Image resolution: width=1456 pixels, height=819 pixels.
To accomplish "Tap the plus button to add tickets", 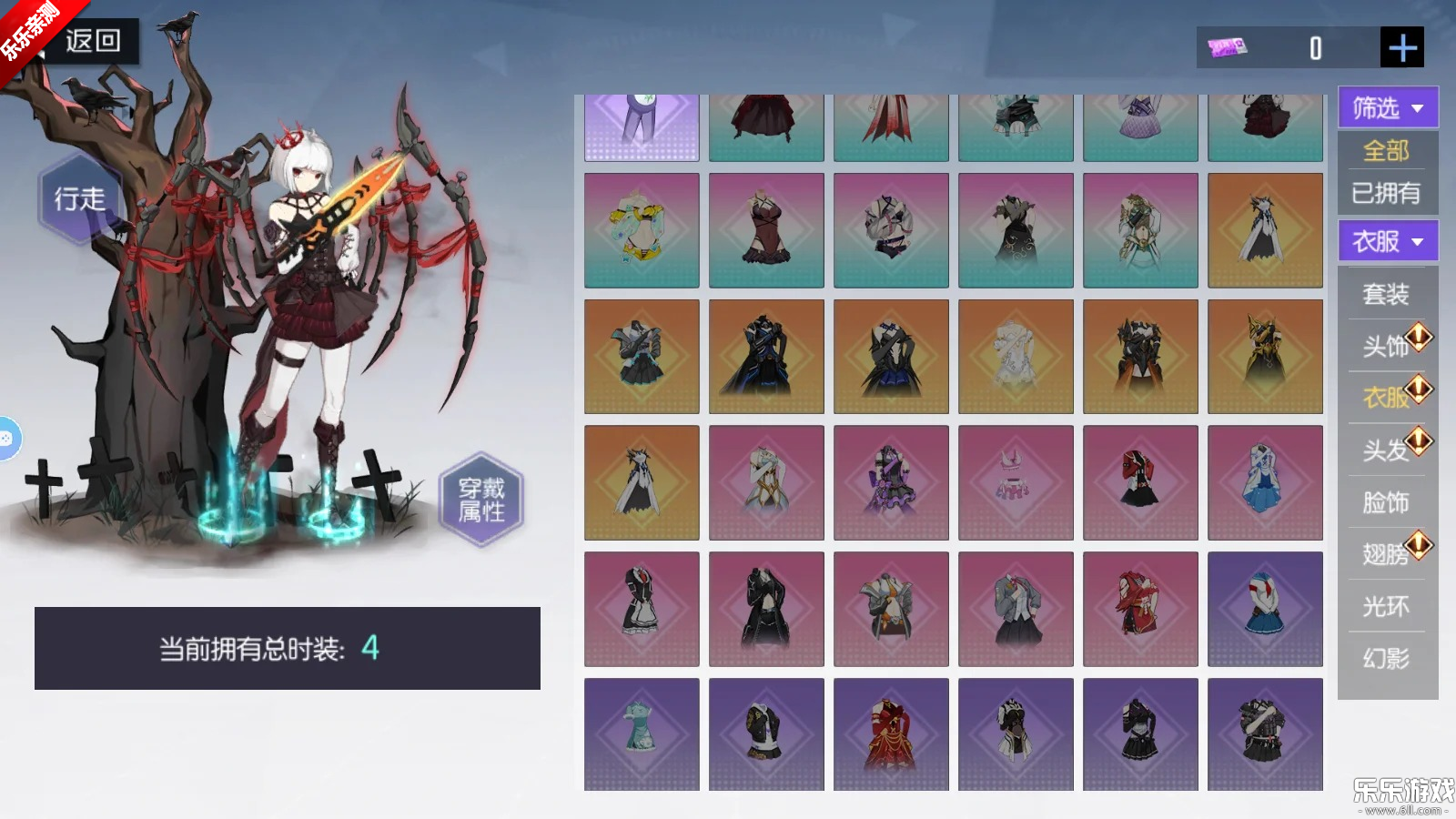I will [x=1401, y=47].
